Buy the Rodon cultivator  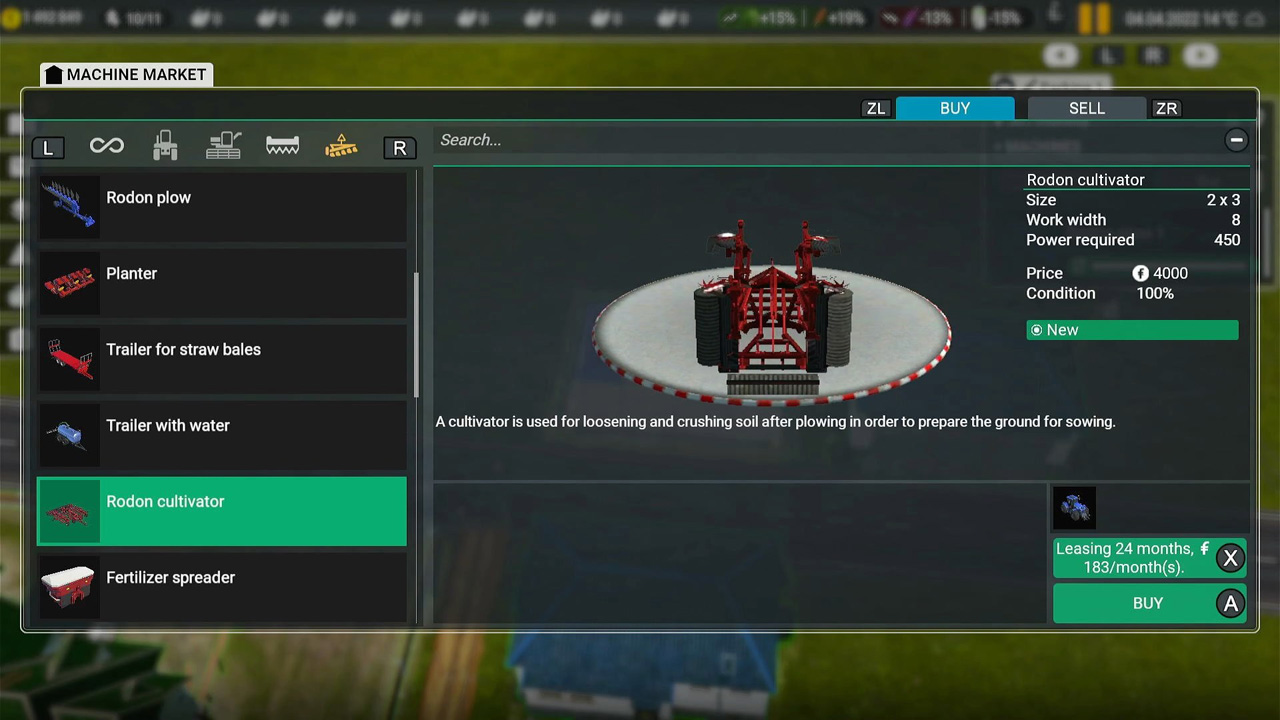(x=1148, y=603)
